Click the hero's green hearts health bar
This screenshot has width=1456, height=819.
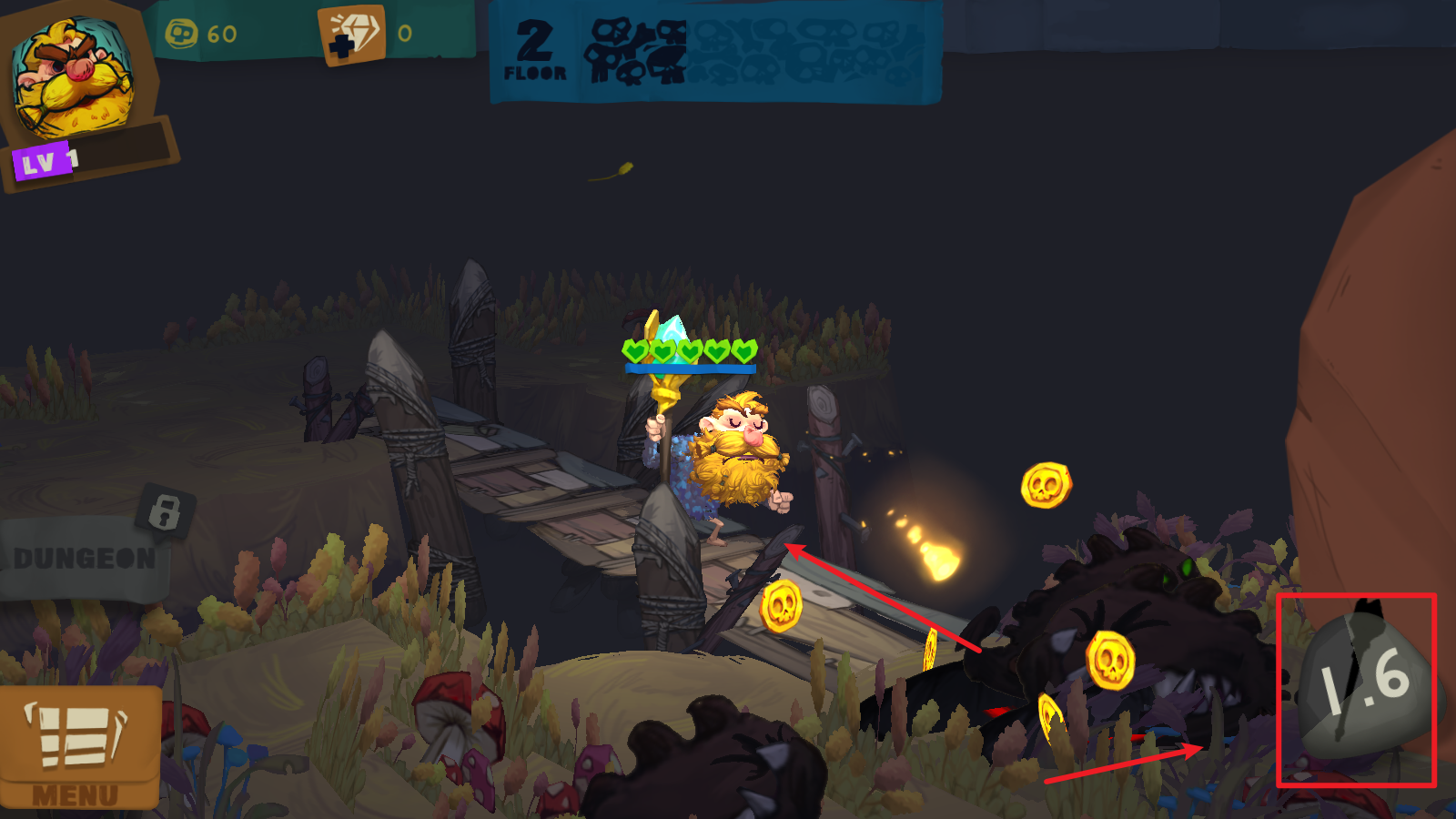click(689, 349)
